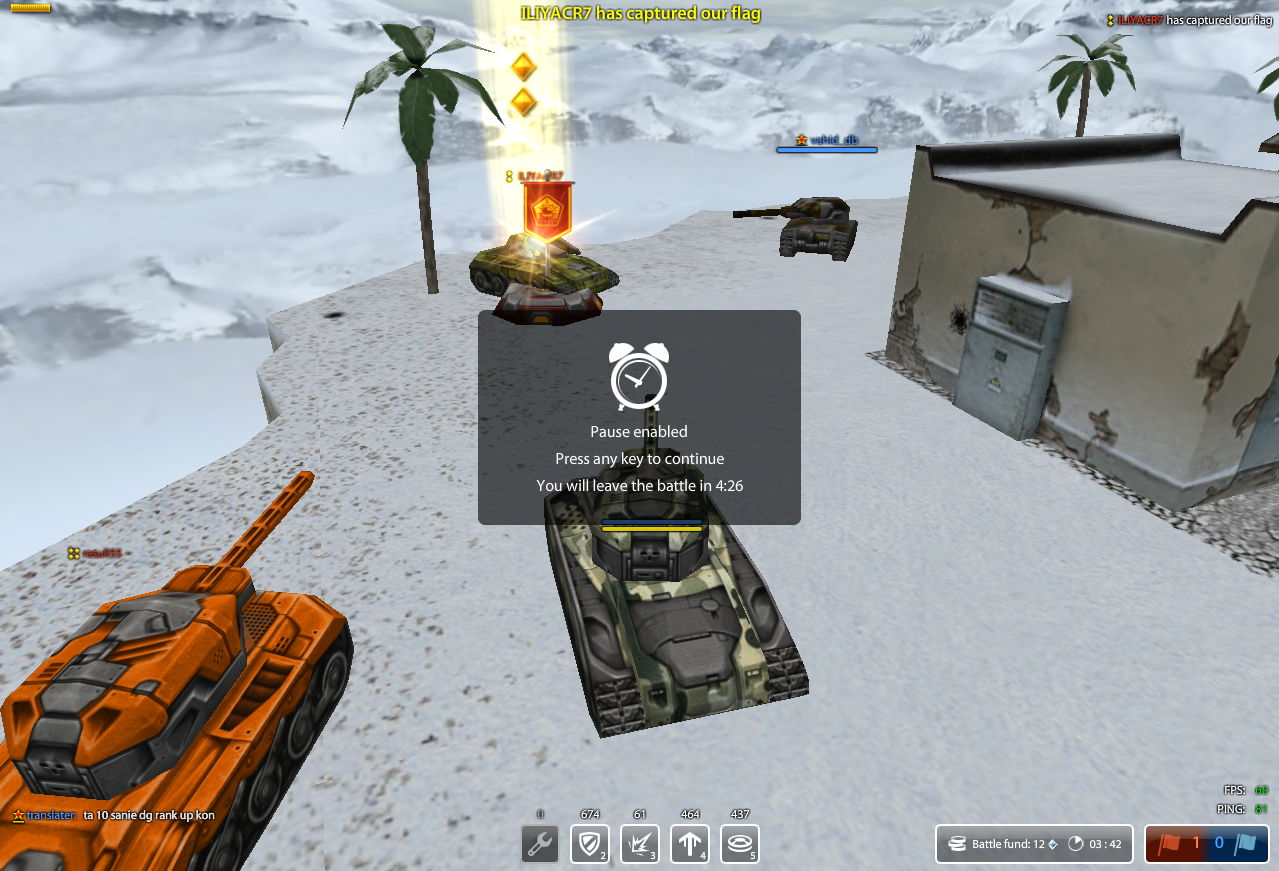This screenshot has width=1279, height=871.
Task: Click the translater chat message line
Action: (x=113, y=816)
